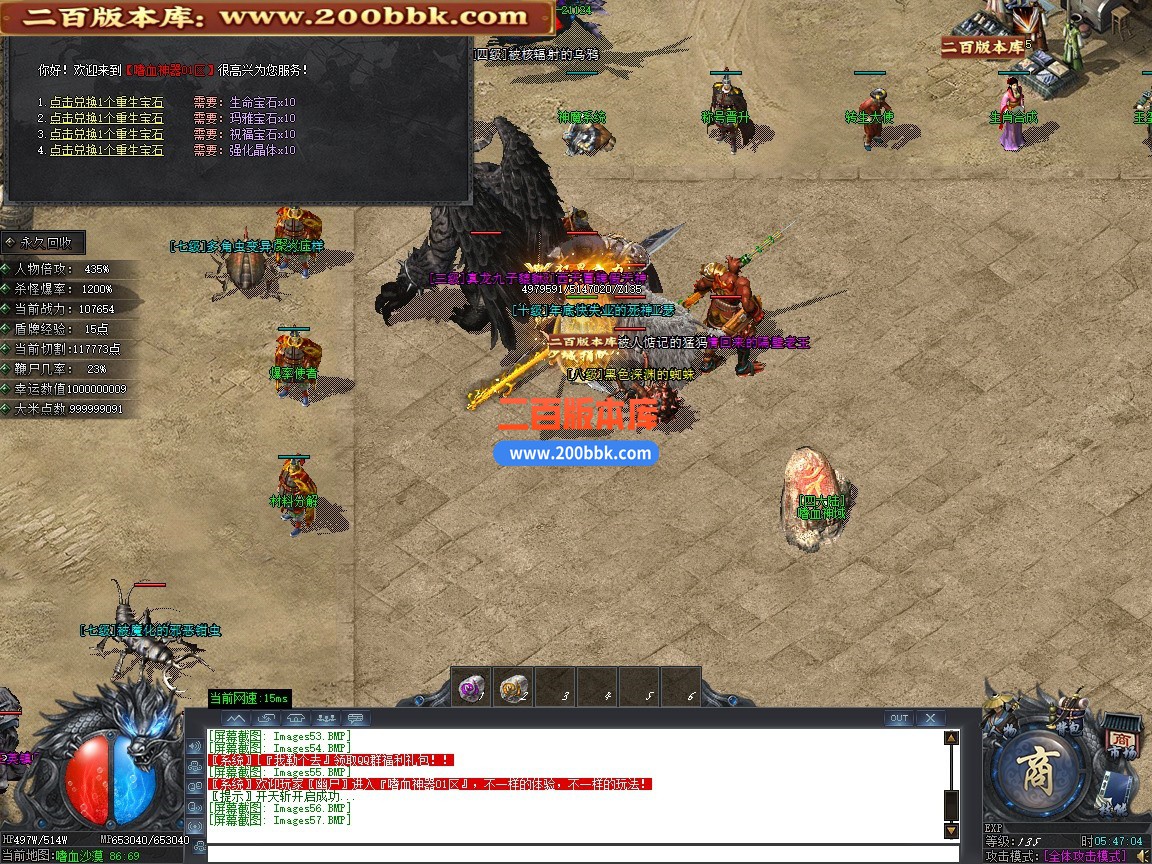Exchange rebirth gem using 强化晶体 (option 4)
This screenshot has width=1152, height=864.
tap(106, 150)
